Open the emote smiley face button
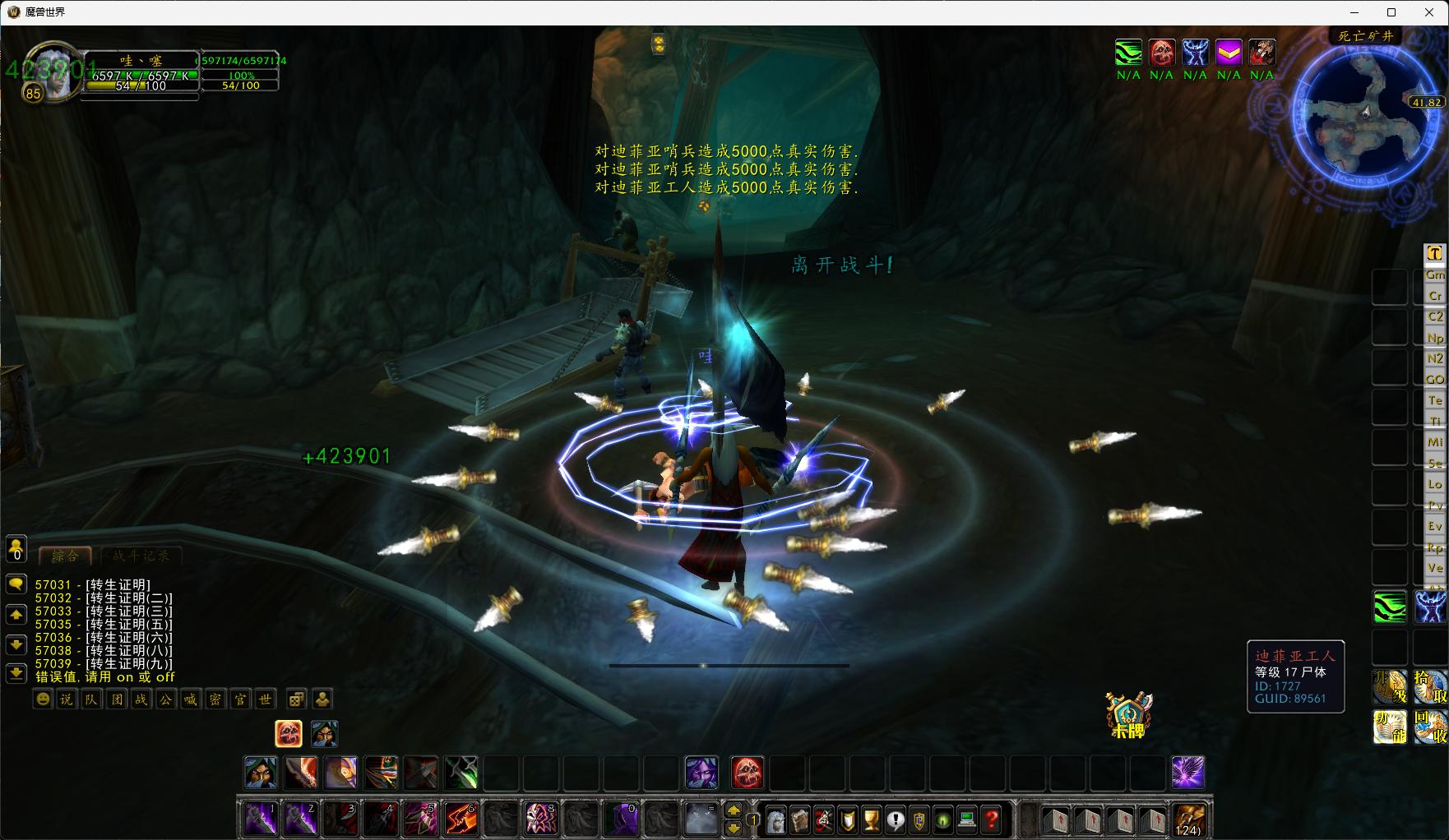Viewport: 1449px width, 840px height. [x=43, y=699]
